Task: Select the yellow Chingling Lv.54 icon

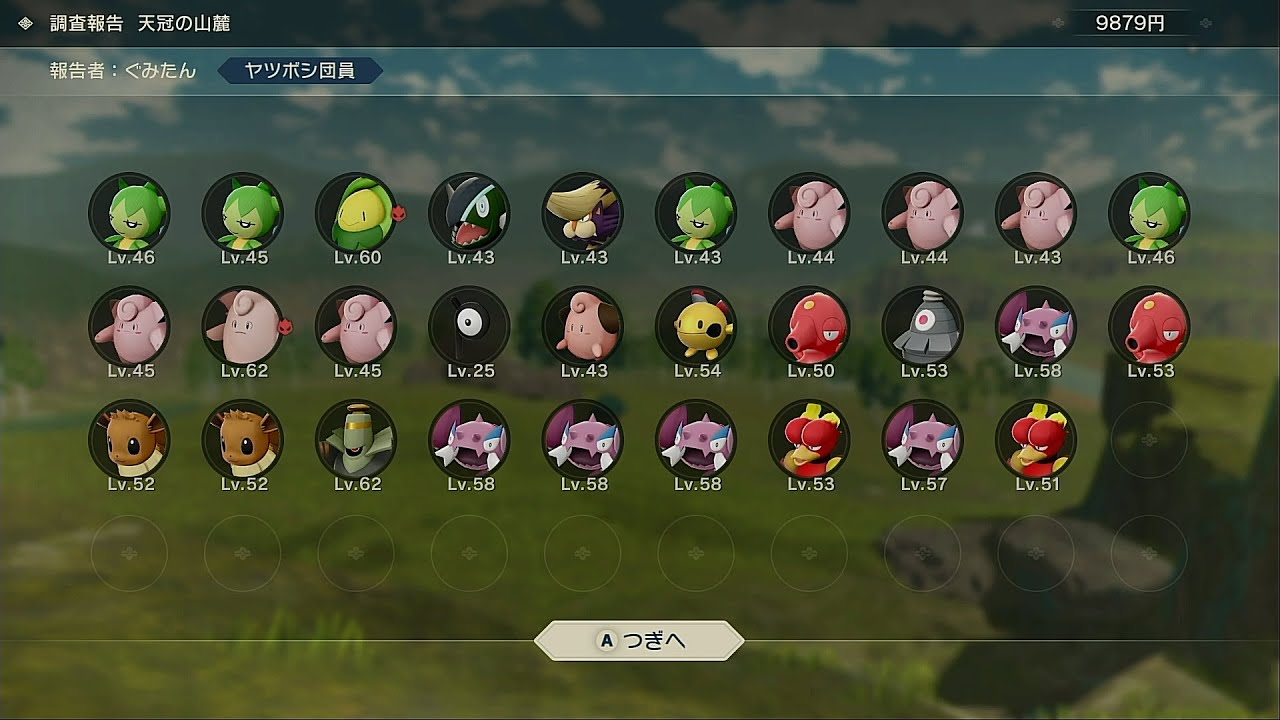Action: [x=696, y=327]
